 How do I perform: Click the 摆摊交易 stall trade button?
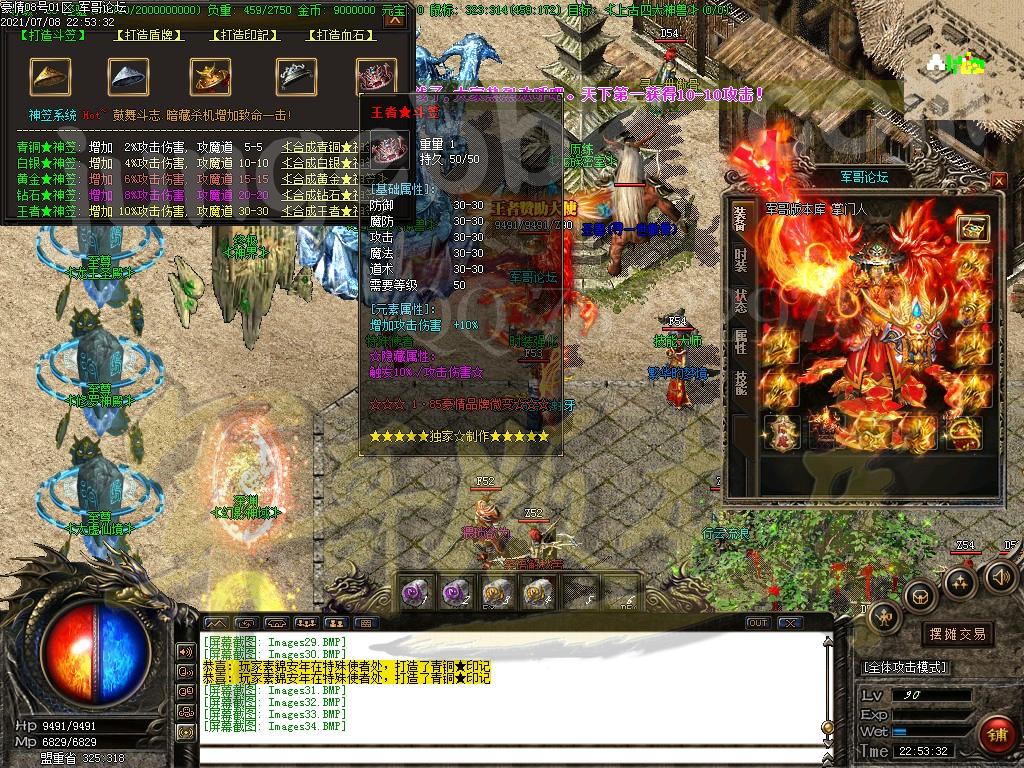click(x=957, y=633)
